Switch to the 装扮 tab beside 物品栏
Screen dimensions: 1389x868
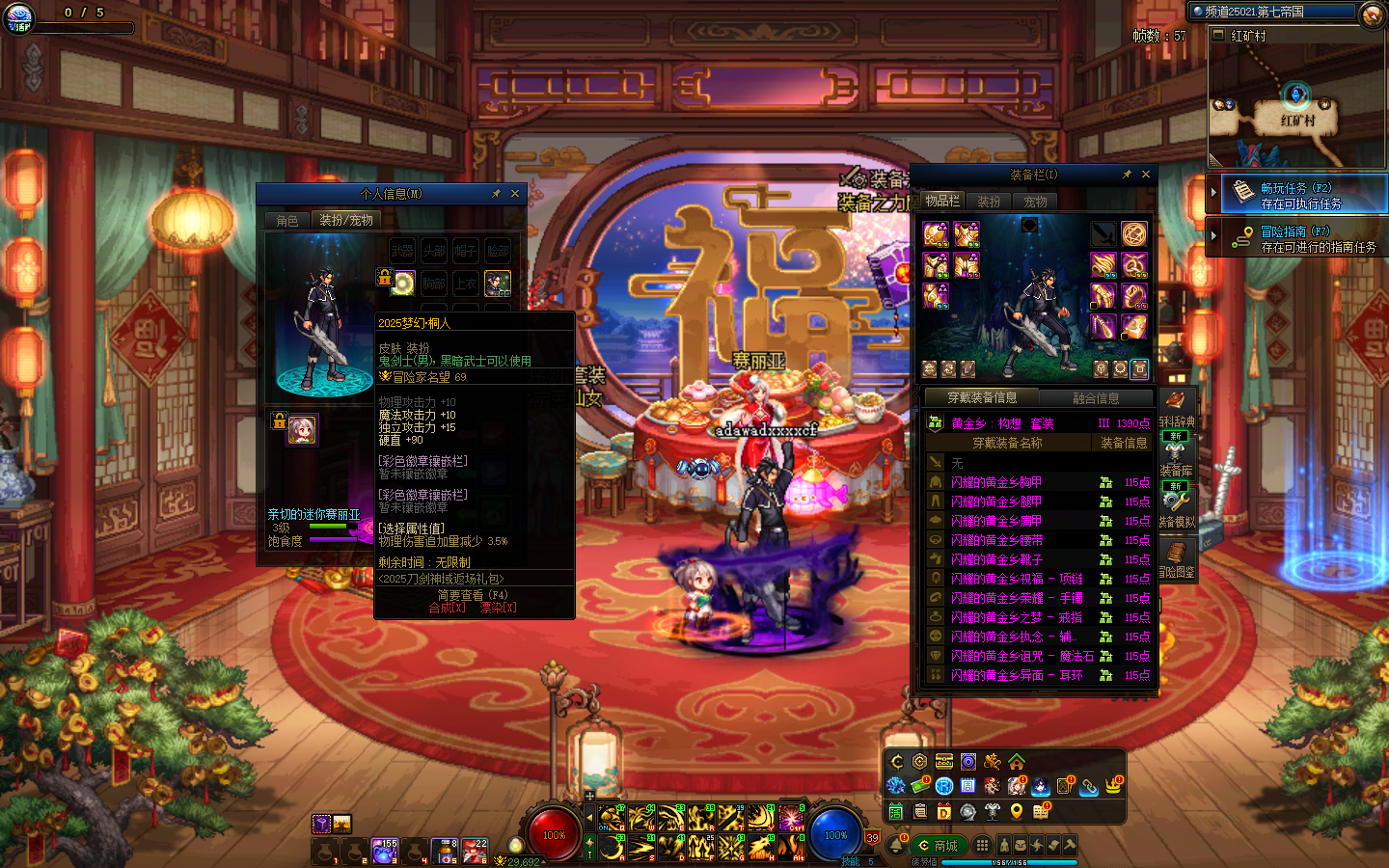tap(989, 202)
